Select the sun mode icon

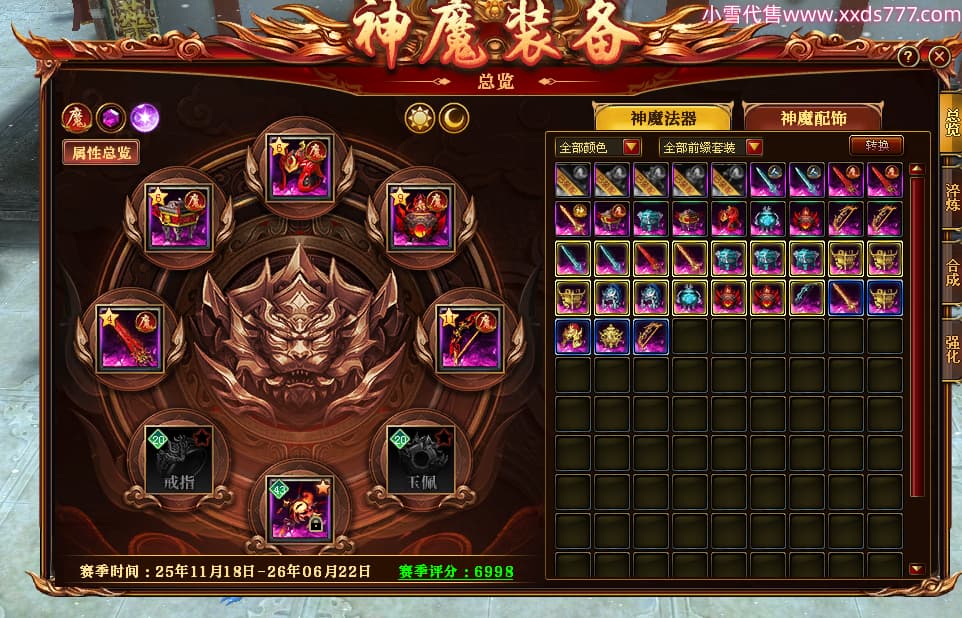point(419,118)
